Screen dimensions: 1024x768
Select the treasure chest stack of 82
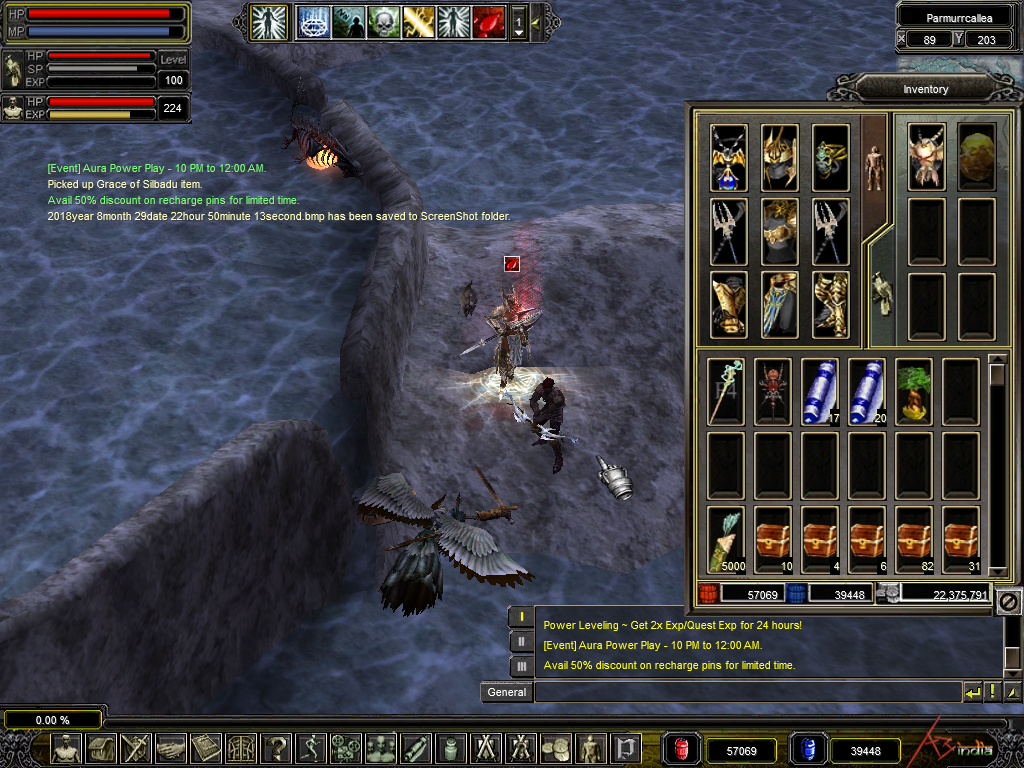tap(914, 538)
